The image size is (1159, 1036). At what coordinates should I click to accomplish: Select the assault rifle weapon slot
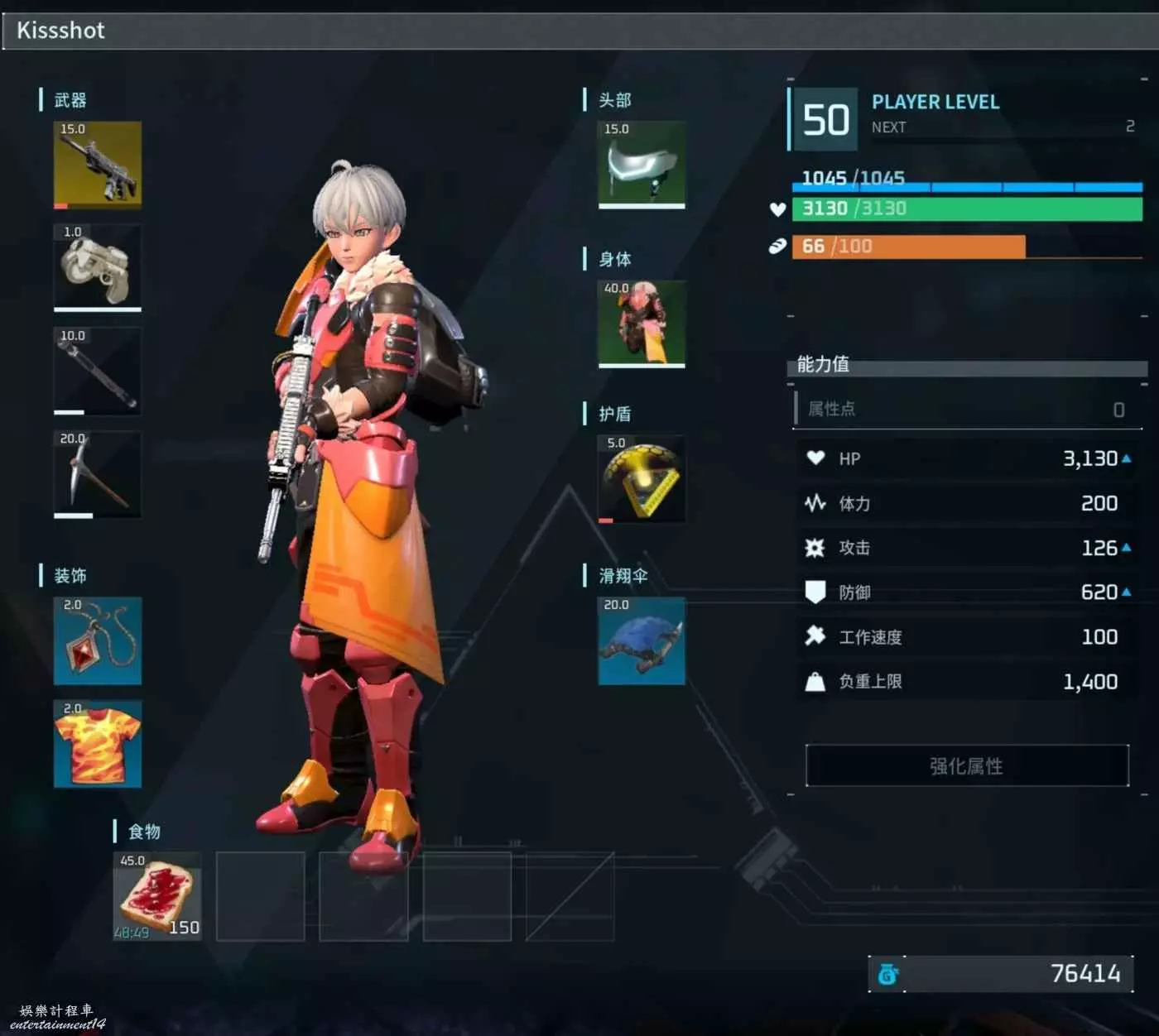[98, 165]
